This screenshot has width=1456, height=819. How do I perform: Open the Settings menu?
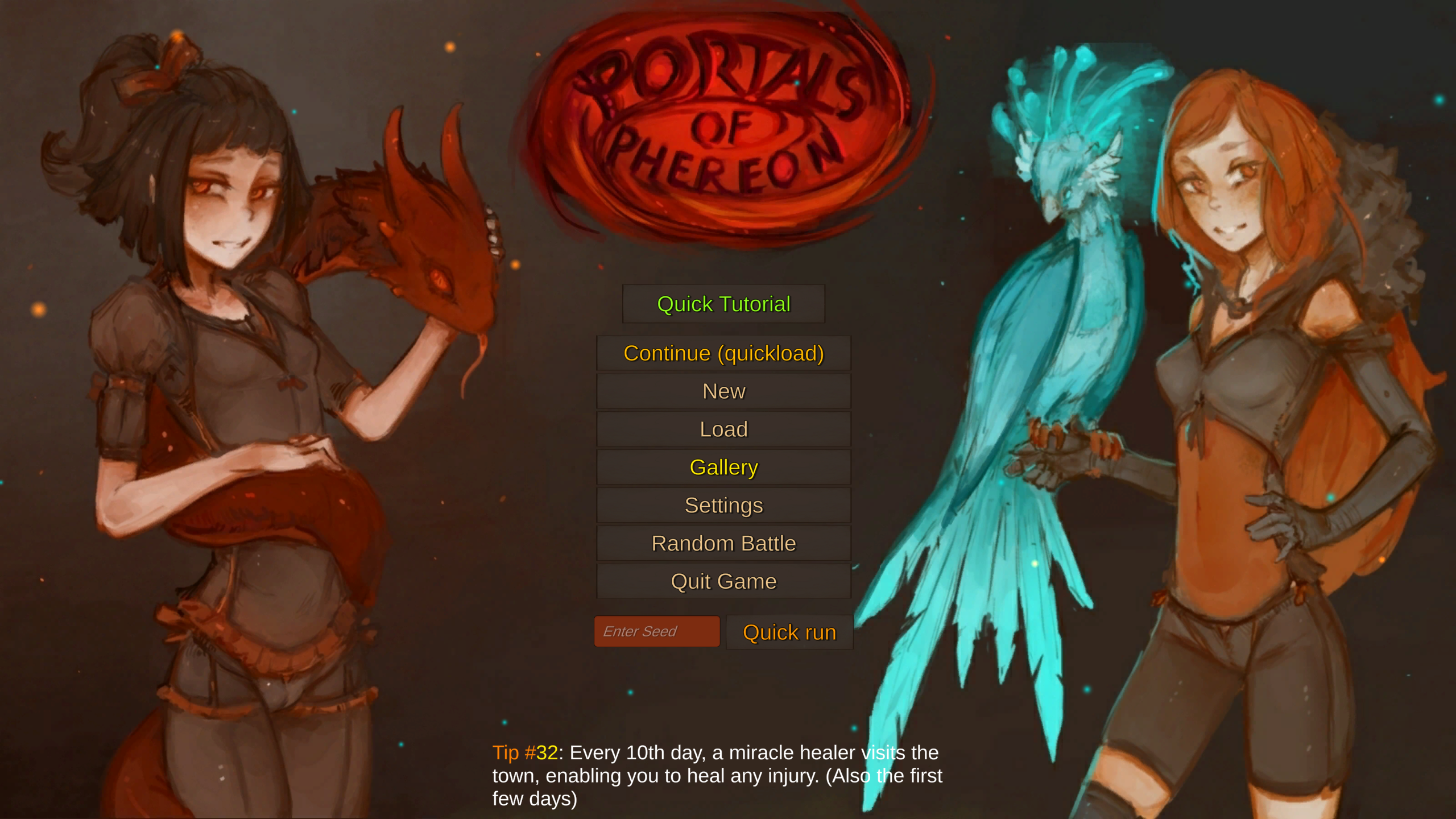[723, 505]
